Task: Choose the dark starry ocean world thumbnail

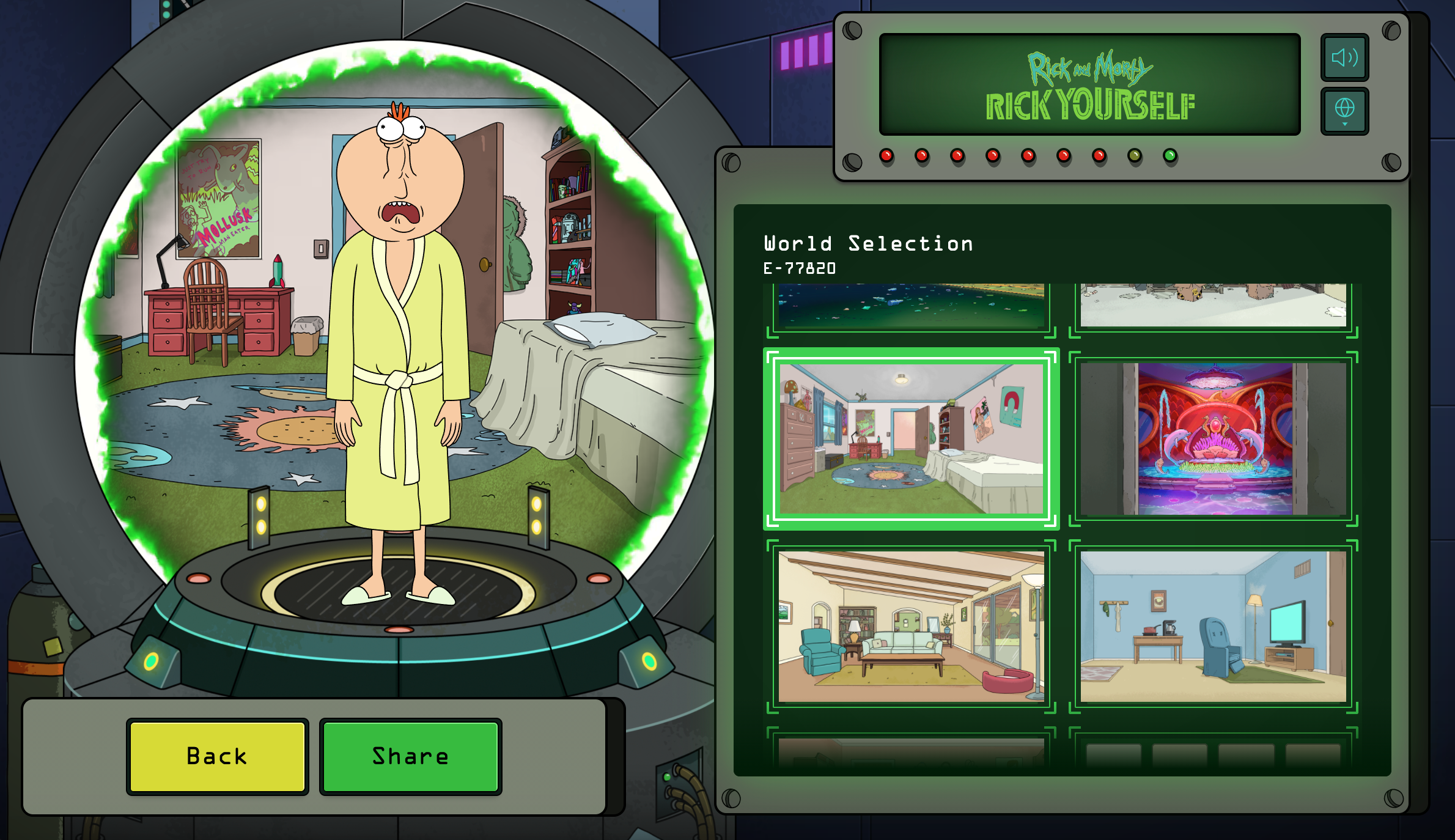Action: click(x=911, y=306)
